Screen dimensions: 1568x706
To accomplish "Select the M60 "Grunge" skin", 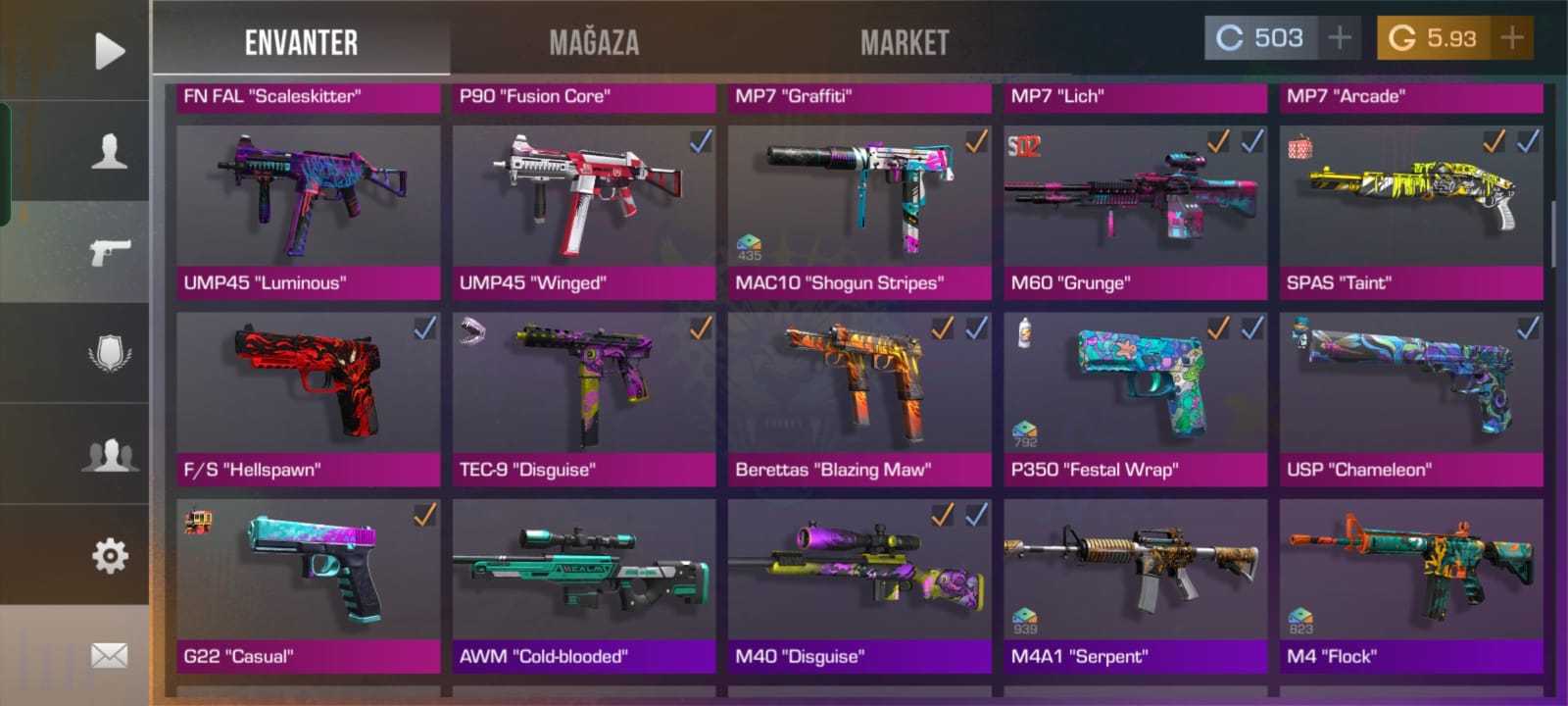I will 1135,211.
